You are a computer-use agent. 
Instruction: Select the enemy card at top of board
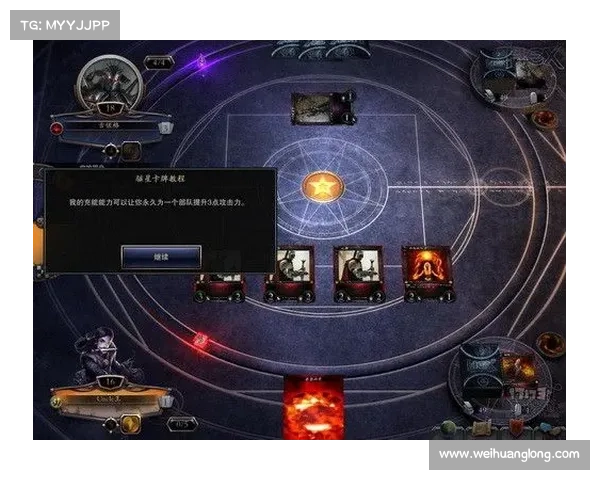319,108
